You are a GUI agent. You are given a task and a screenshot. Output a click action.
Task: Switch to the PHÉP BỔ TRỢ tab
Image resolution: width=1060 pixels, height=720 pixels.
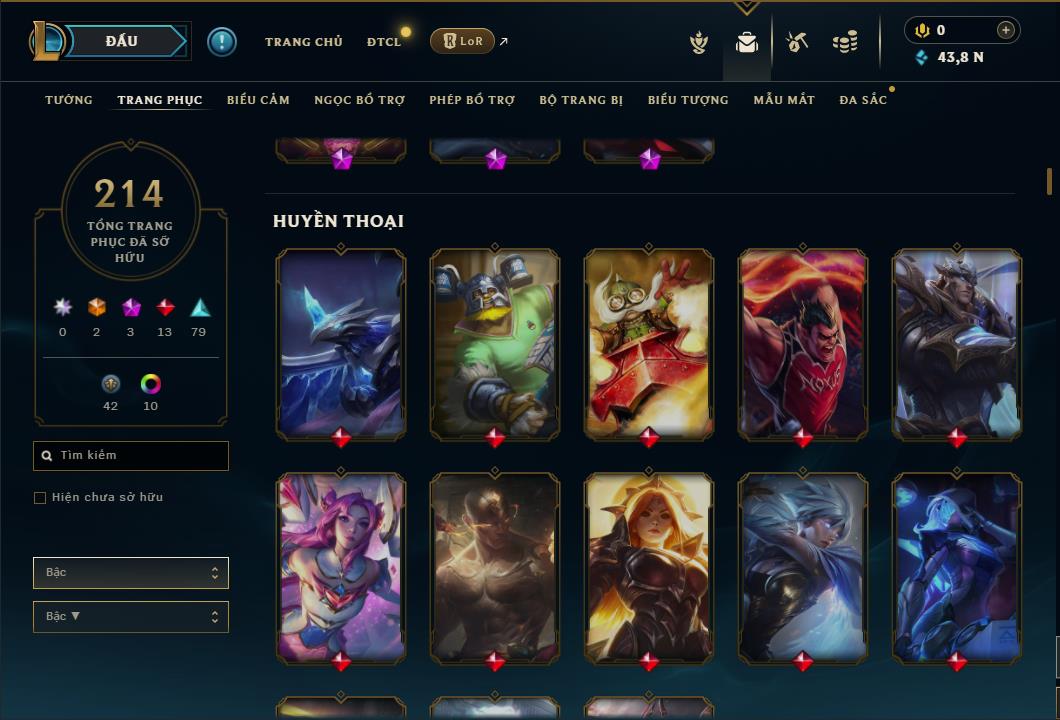click(x=472, y=100)
